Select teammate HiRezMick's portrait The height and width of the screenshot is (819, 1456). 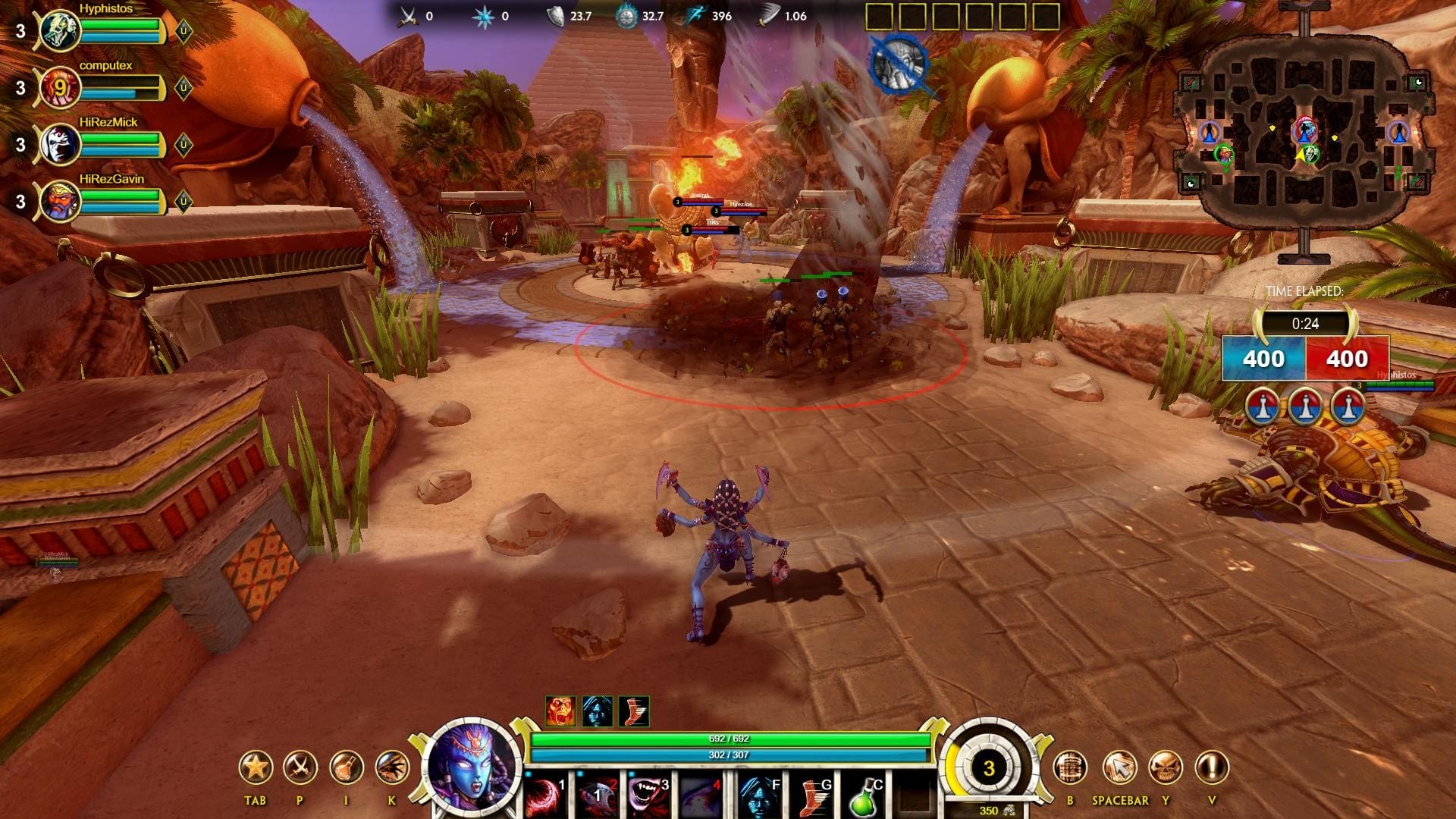tap(60, 144)
